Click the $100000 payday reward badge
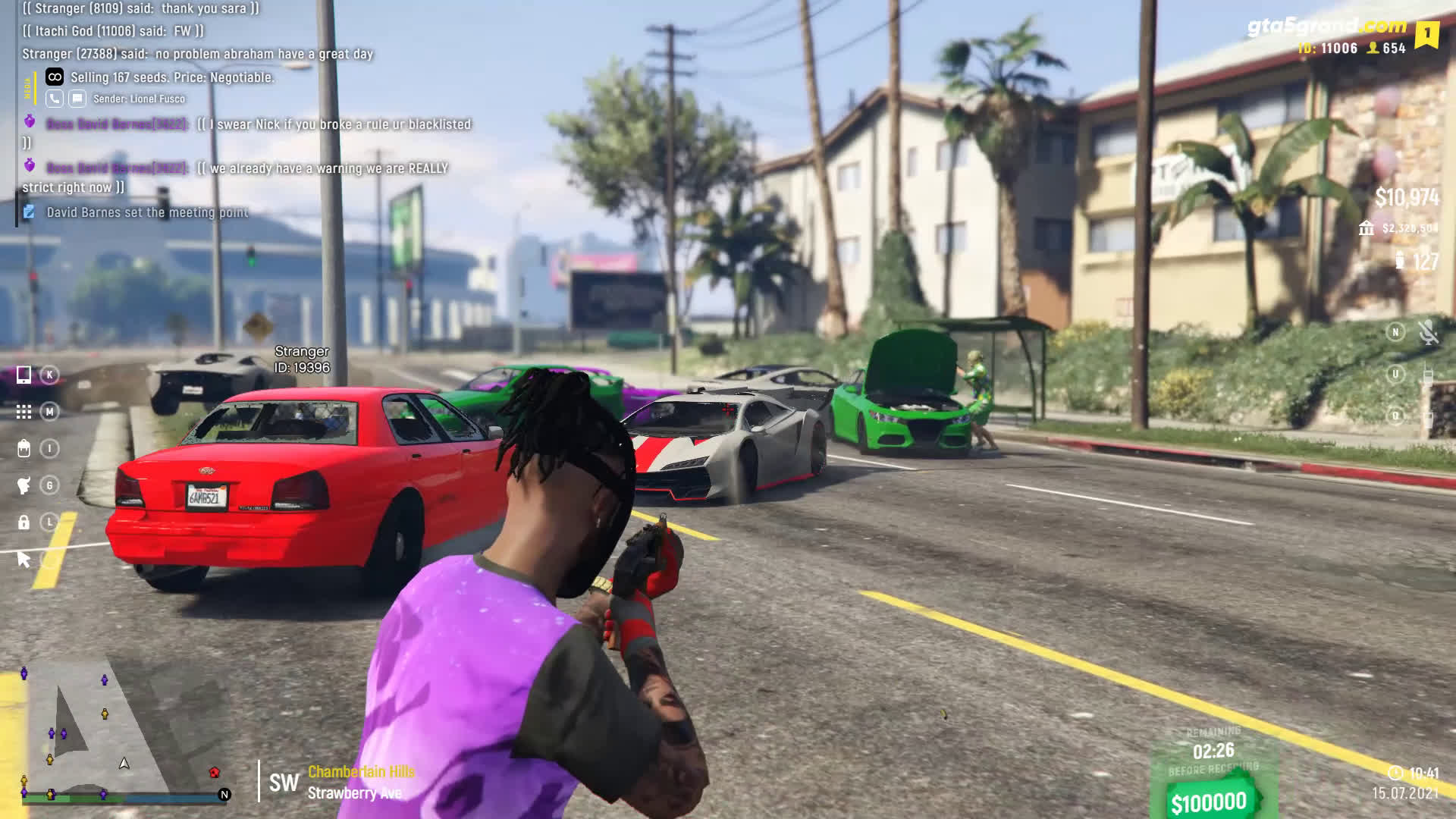Image resolution: width=1456 pixels, height=819 pixels. pyautogui.click(x=1209, y=802)
